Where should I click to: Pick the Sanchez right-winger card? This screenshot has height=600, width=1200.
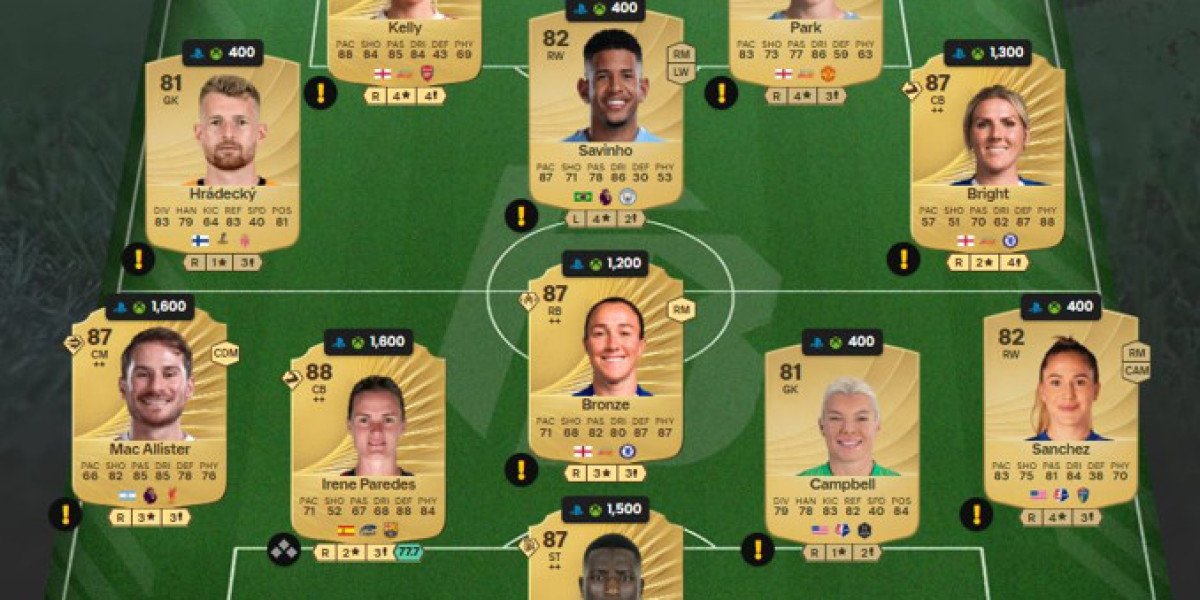[x=1060, y=405]
